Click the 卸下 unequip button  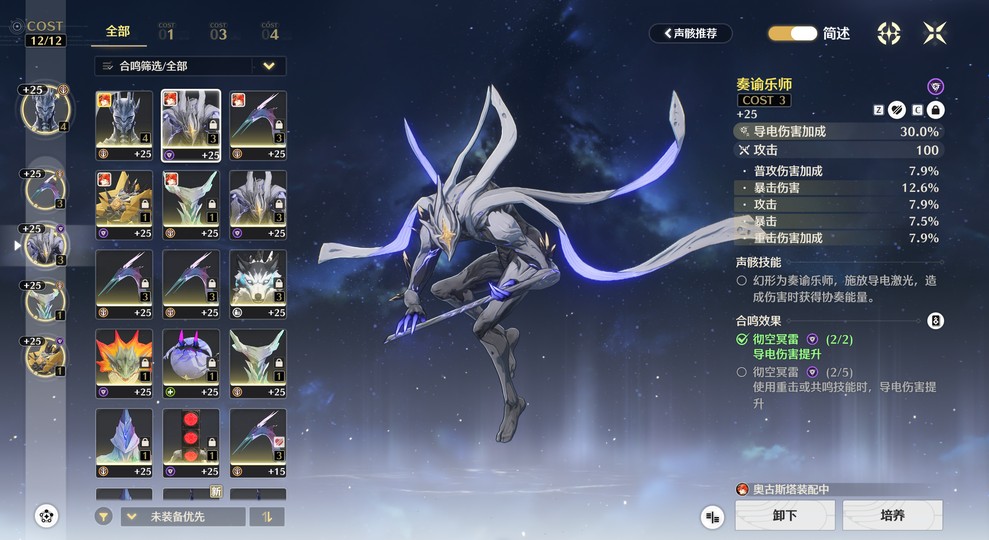tap(785, 515)
